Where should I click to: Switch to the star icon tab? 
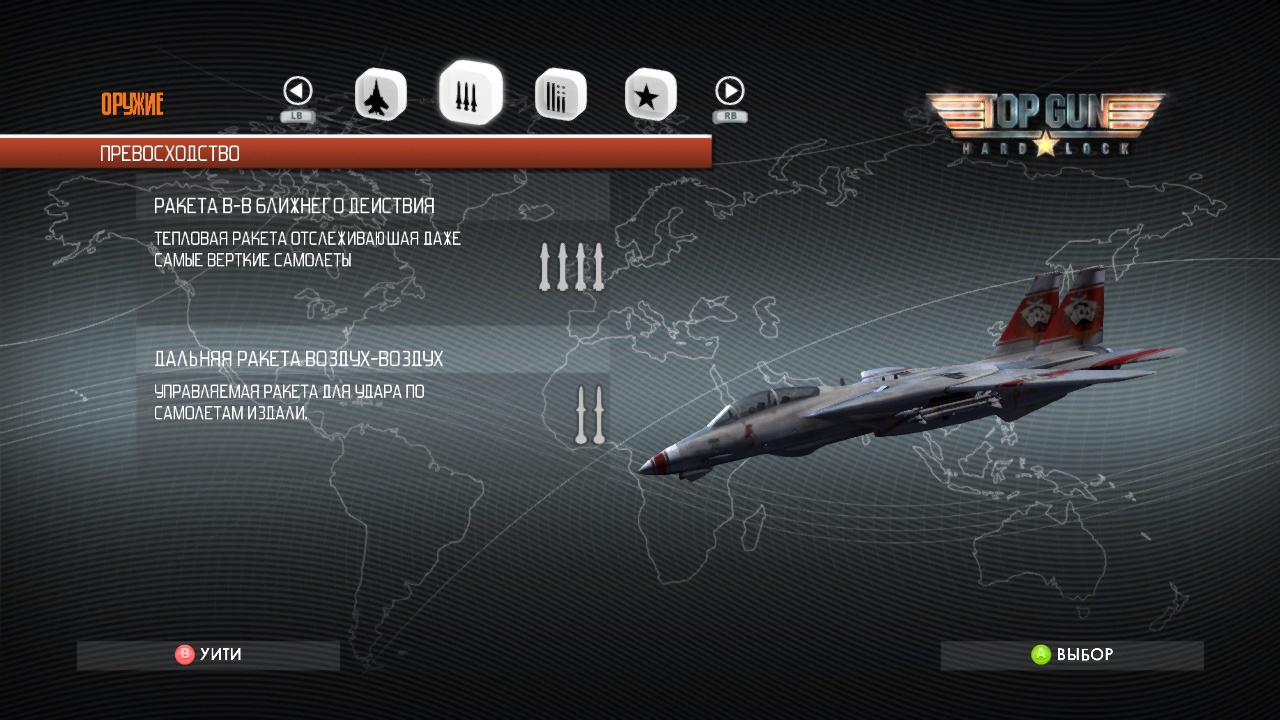click(x=650, y=95)
